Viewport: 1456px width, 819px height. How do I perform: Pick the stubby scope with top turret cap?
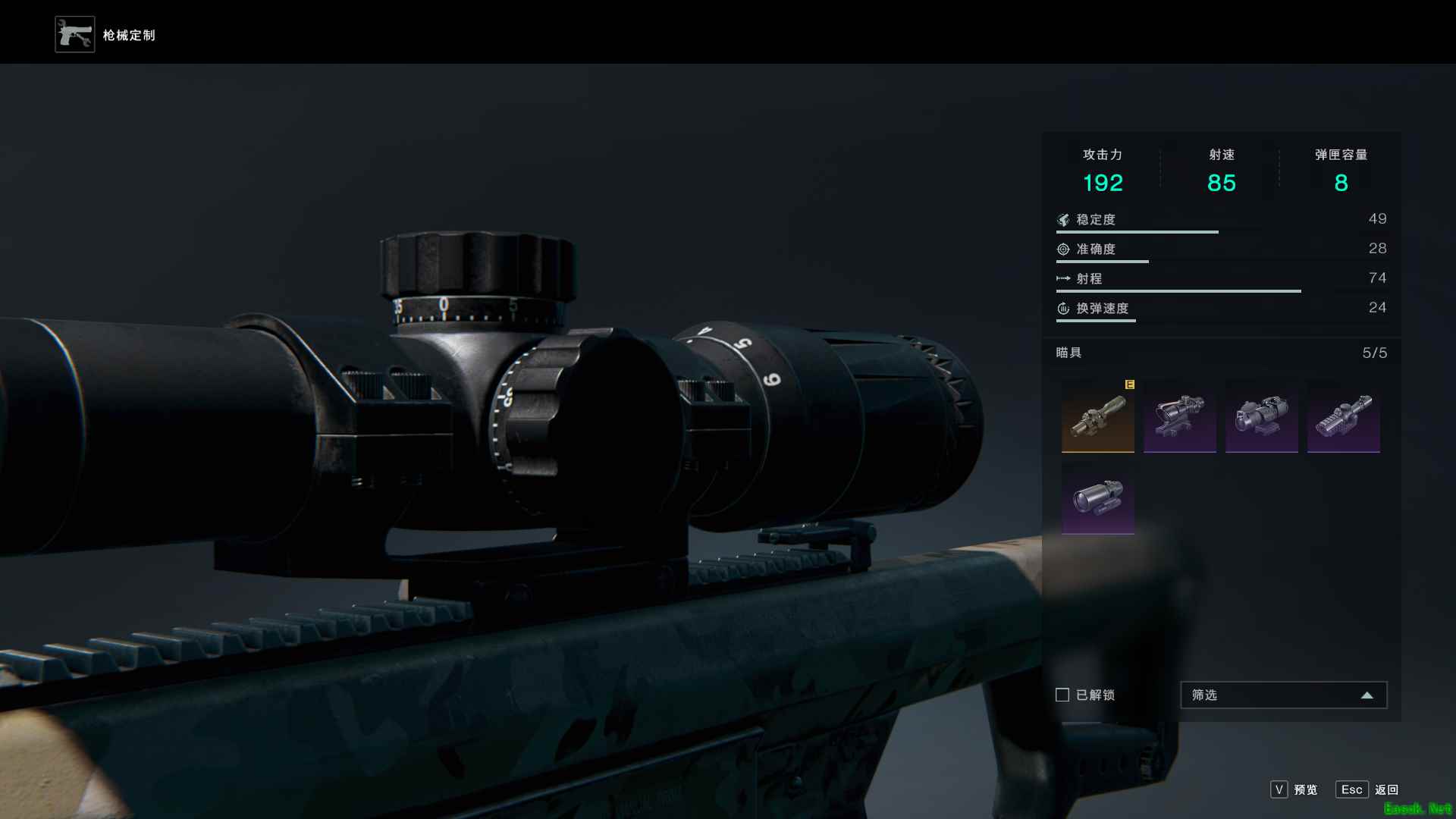point(1261,416)
